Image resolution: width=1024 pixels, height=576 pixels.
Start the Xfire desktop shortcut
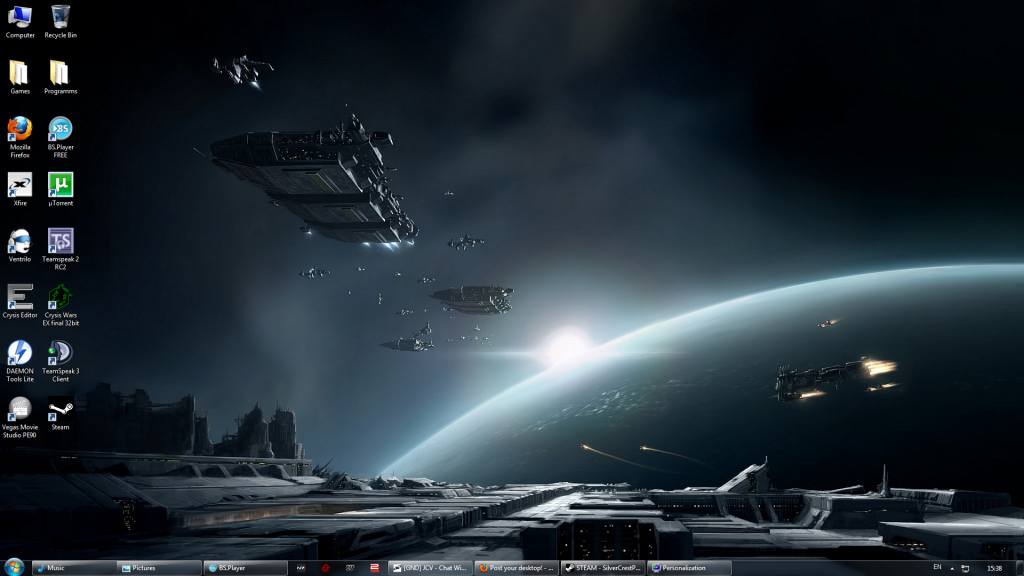pos(20,185)
